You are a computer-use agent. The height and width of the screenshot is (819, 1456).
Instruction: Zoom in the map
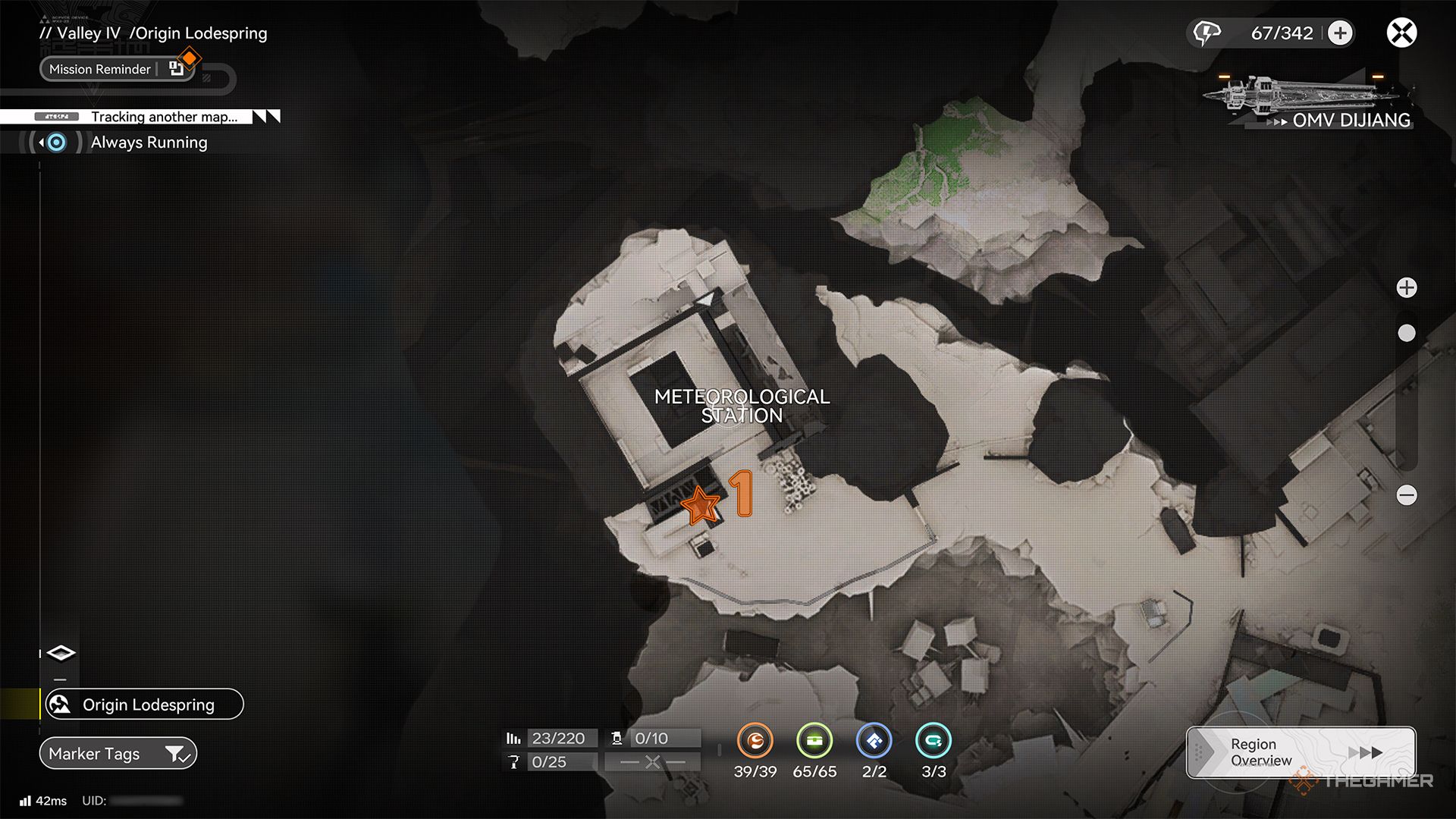point(1407,287)
